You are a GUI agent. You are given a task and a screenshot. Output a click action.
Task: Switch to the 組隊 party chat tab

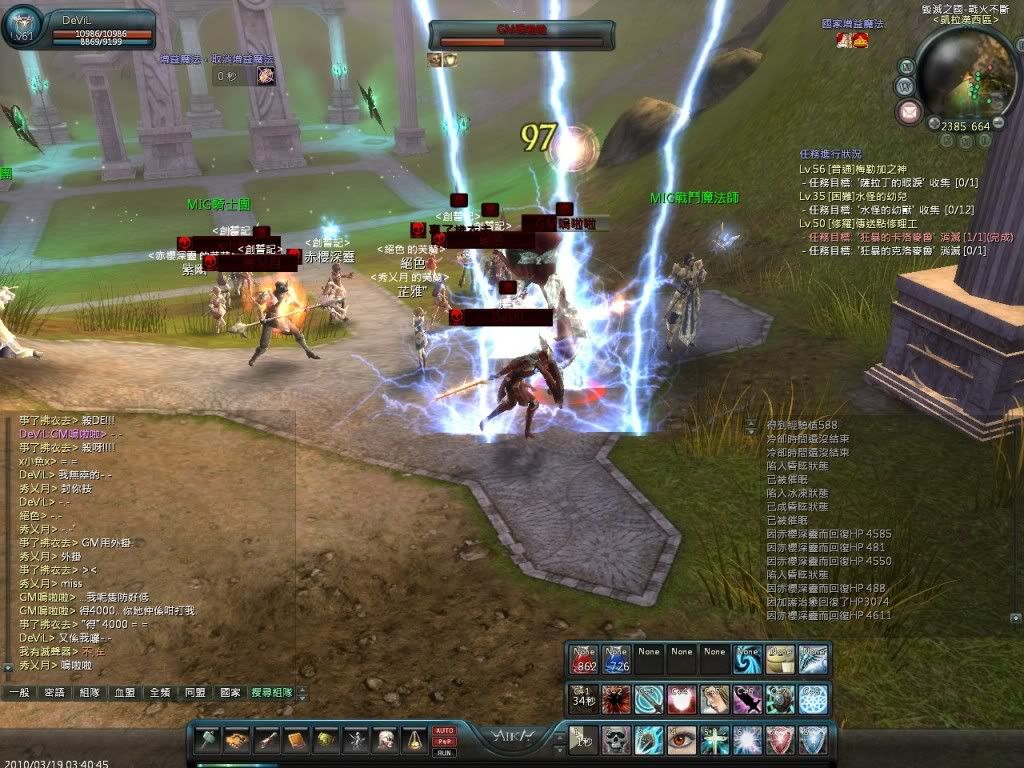click(x=90, y=692)
